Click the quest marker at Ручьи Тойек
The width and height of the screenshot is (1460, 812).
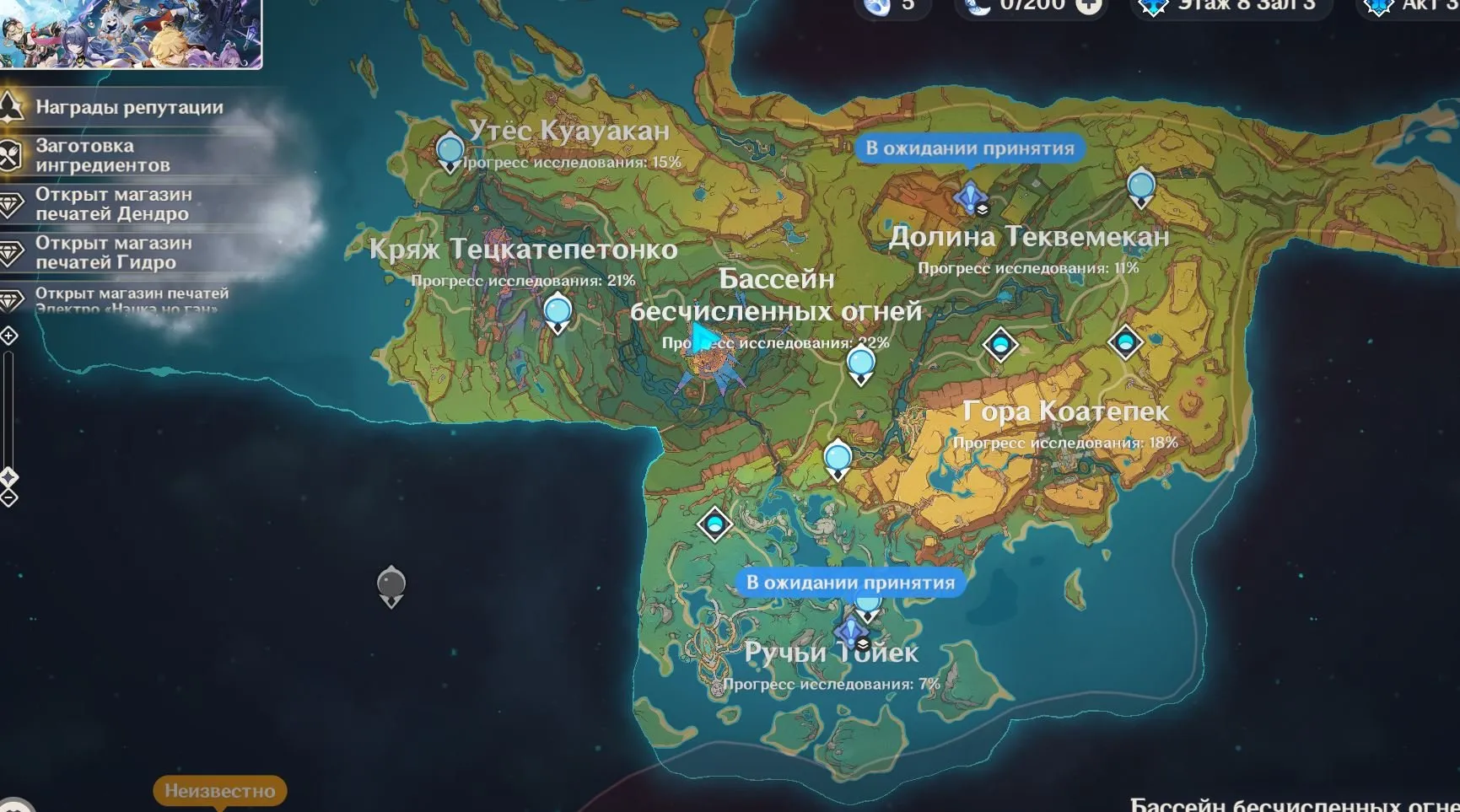click(x=851, y=632)
